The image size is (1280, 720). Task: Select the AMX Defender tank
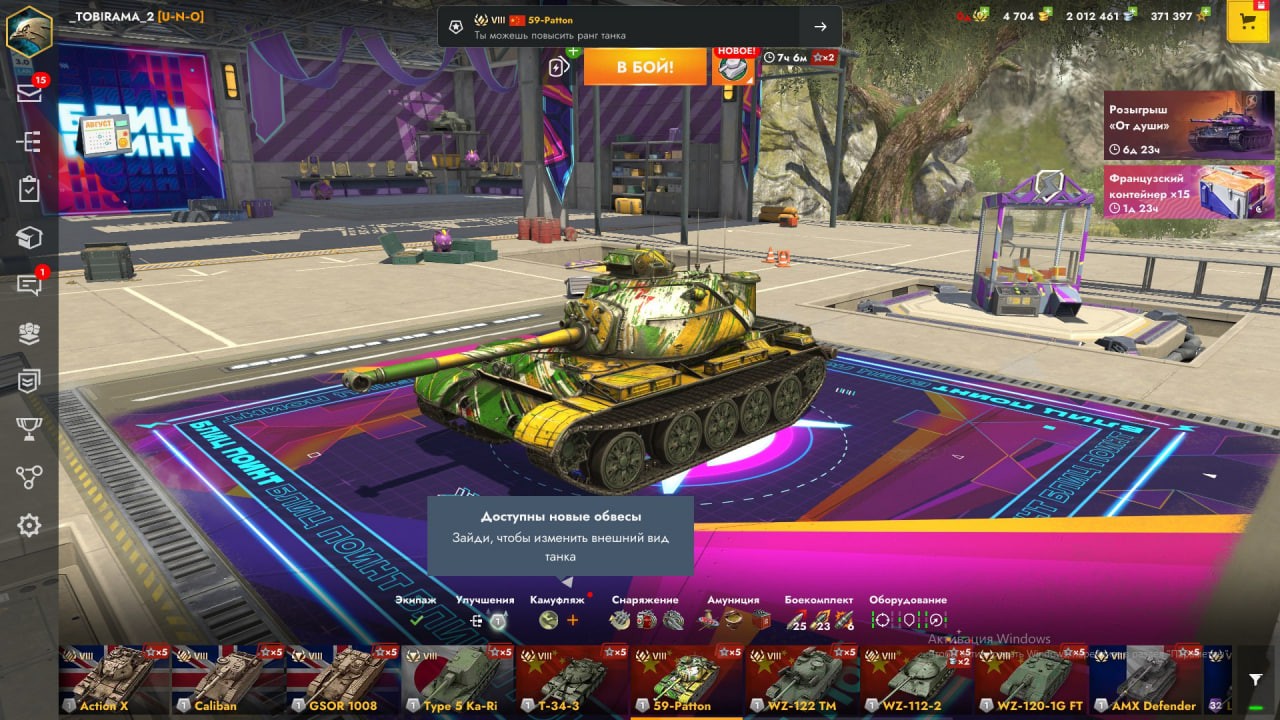[1145, 680]
